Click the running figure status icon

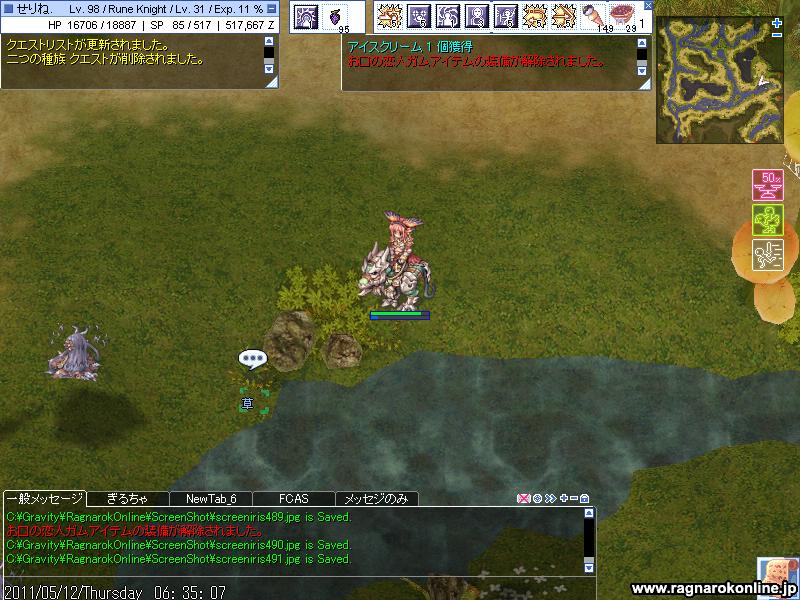(766, 253)
